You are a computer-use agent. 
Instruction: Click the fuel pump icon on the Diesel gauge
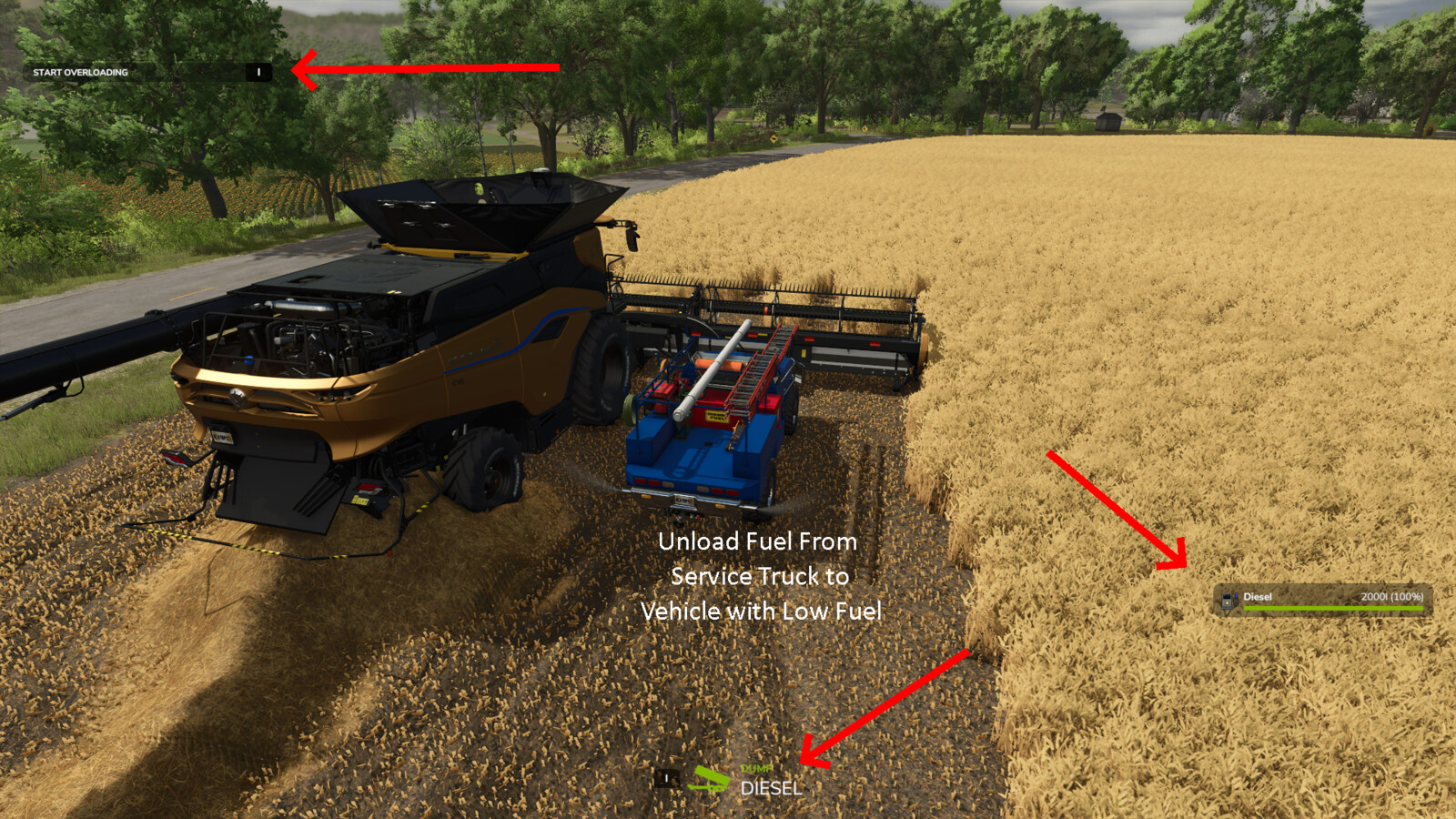(x=1229, y=601)
